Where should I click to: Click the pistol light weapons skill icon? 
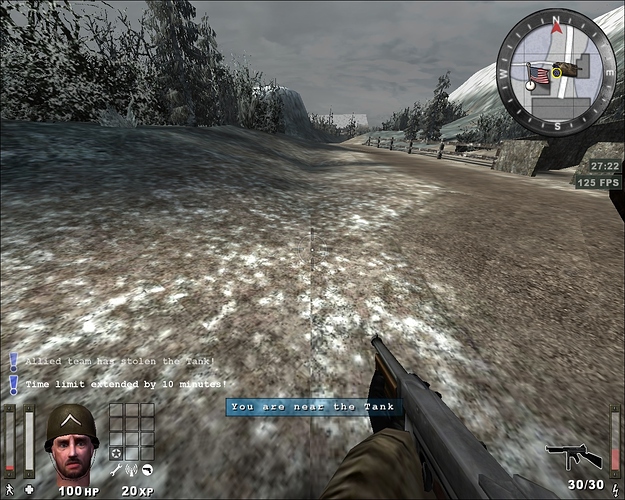(x=147, y=470)
